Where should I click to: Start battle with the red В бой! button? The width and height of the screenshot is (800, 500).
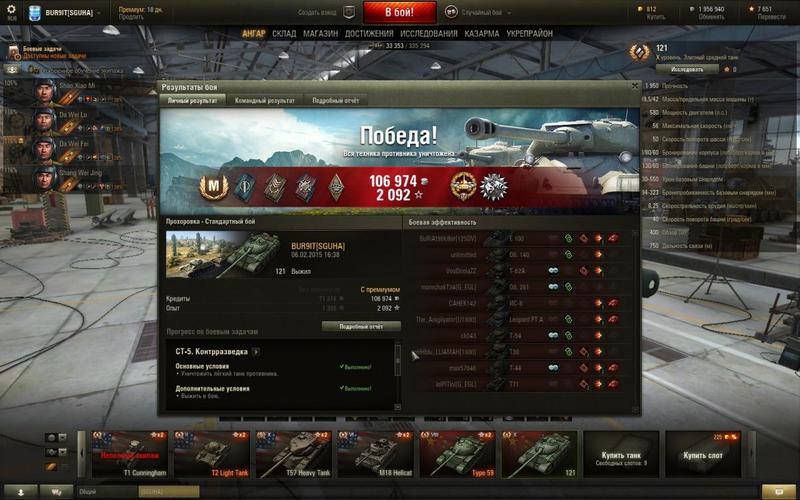pos(398,13)
